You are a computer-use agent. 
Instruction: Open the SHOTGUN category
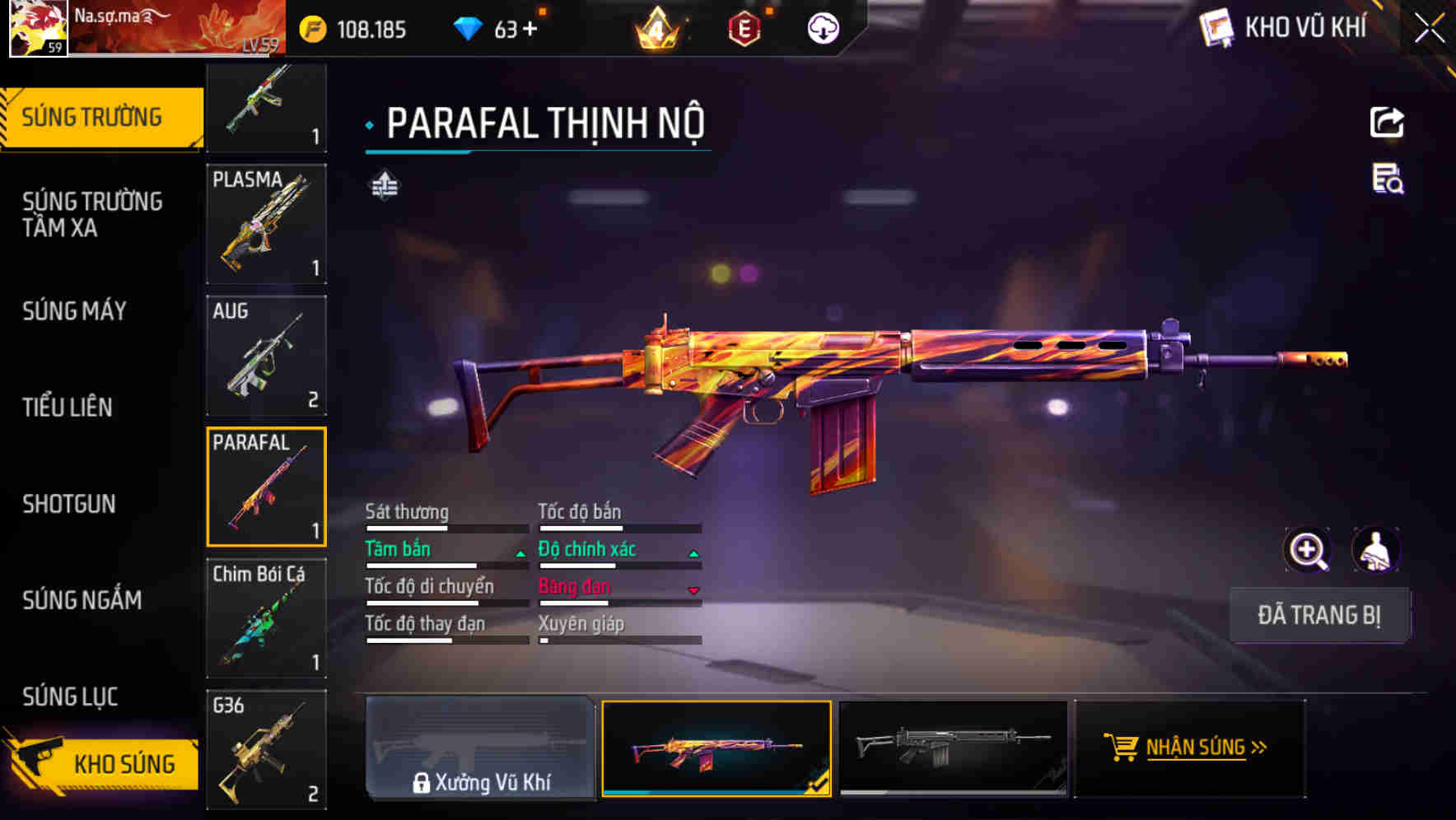pos(69,505)
